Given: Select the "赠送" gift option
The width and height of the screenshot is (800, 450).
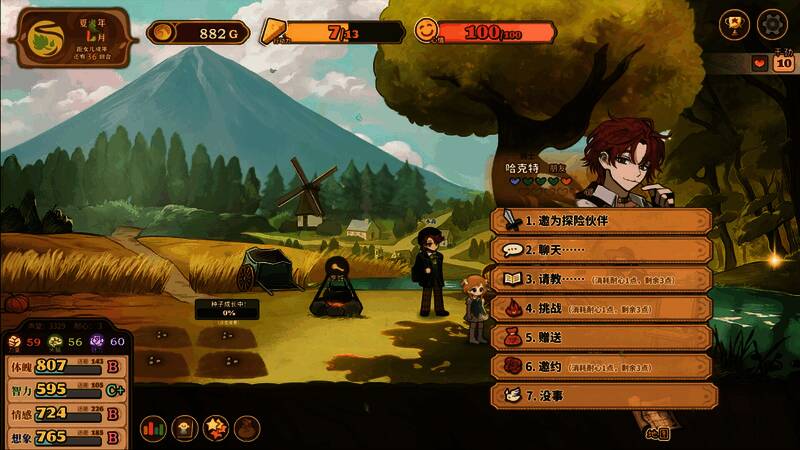Looking at the screenshot, I should pyautogui.click(x=600, y=337).
